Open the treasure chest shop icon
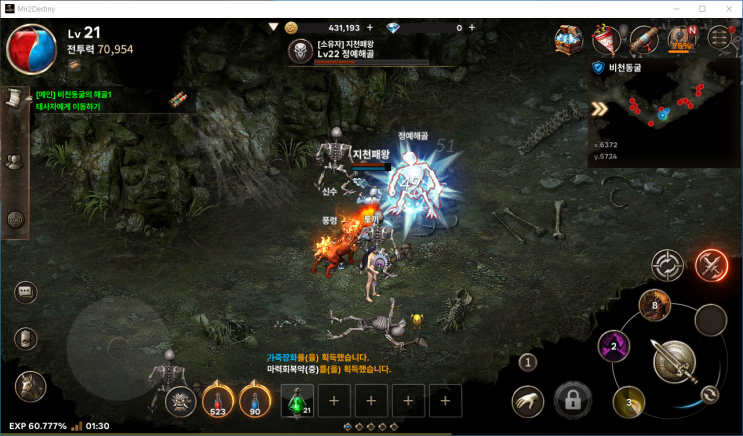Screen dimensions: 743x436 pyautogui.click(x=570, y=39)
